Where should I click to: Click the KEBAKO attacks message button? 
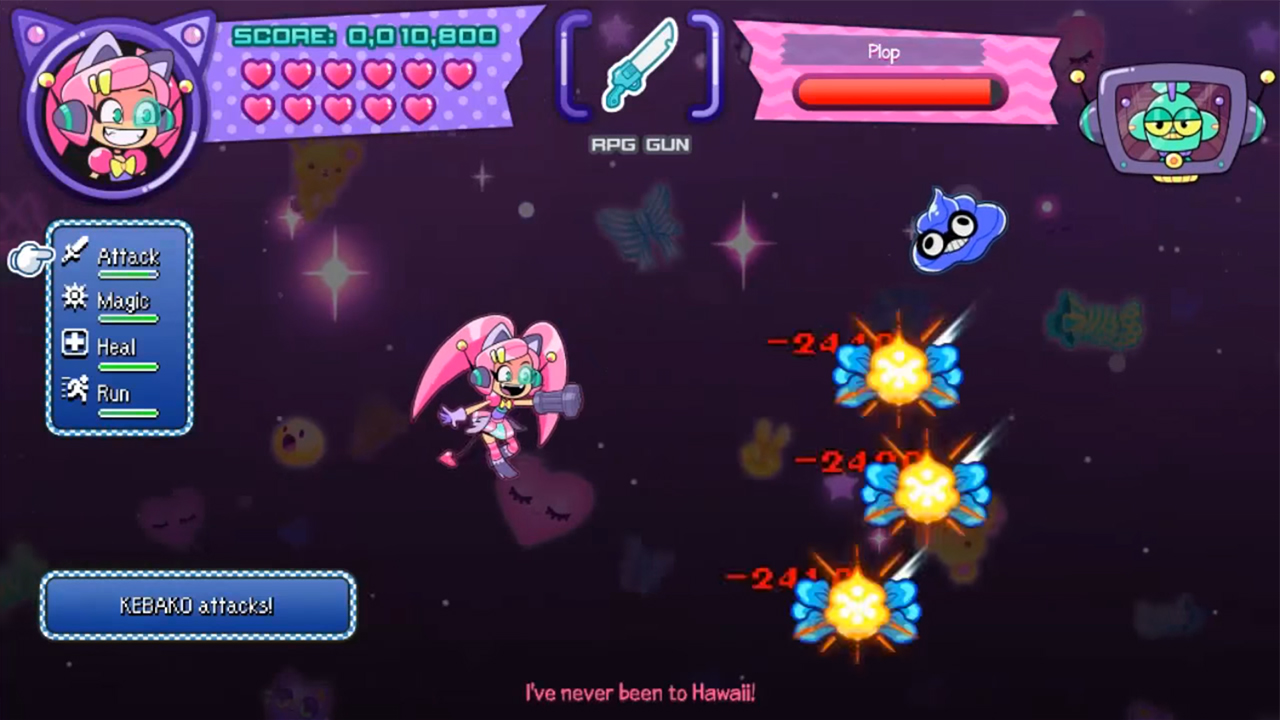tap(196, 605)
